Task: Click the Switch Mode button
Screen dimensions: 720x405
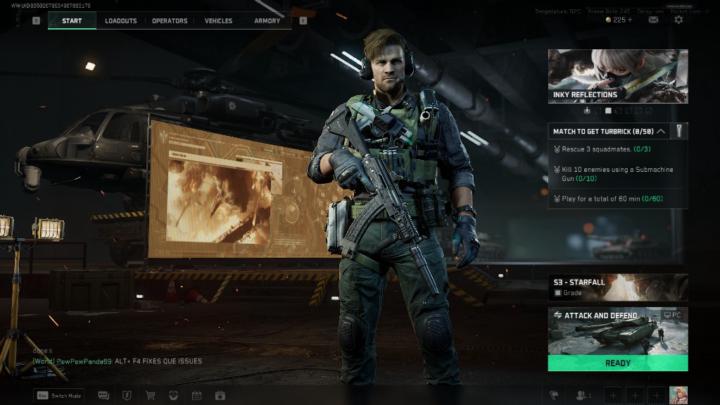Action: pos(60,395)
